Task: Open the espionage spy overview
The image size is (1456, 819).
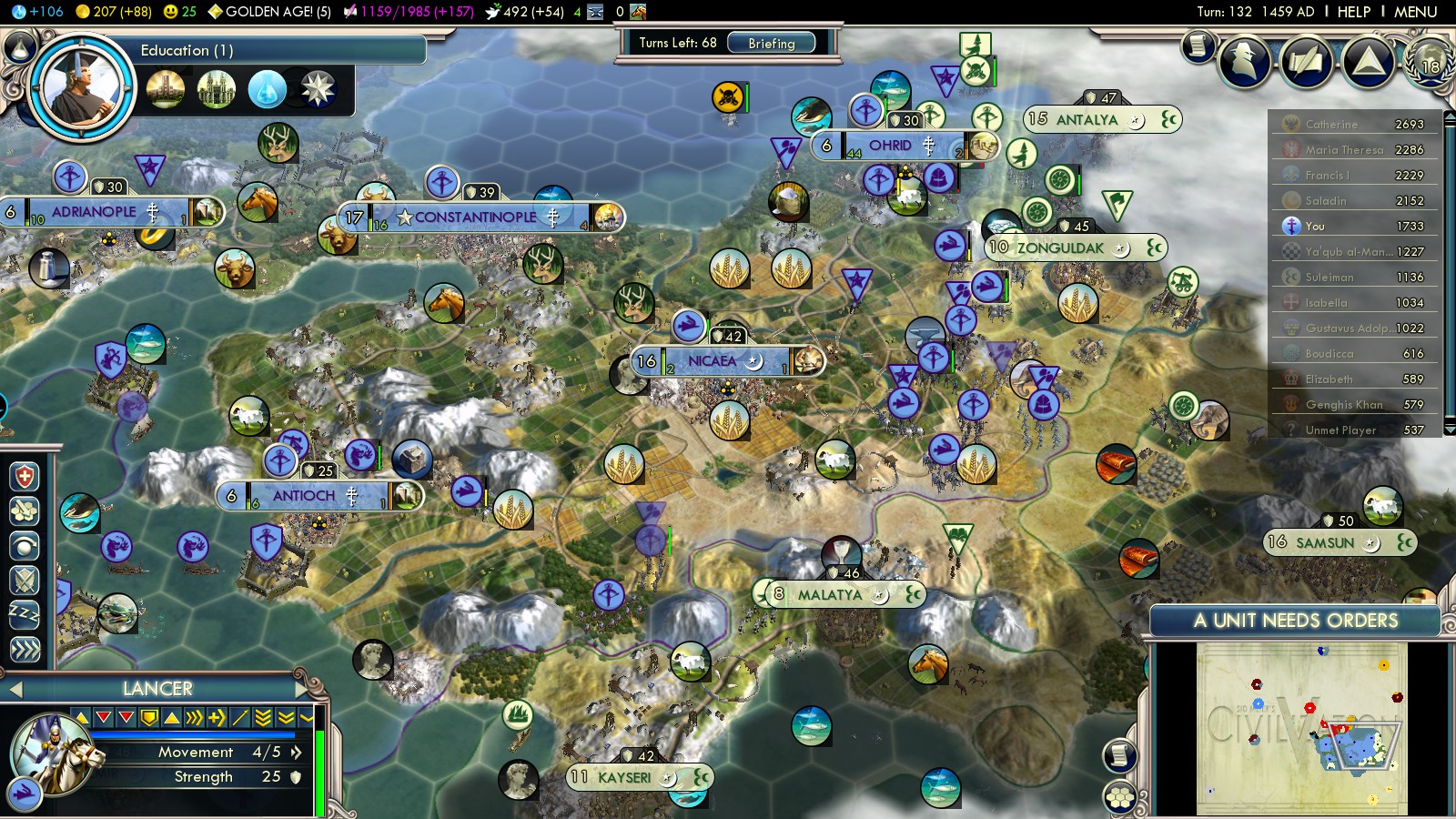Action: 1244,62
